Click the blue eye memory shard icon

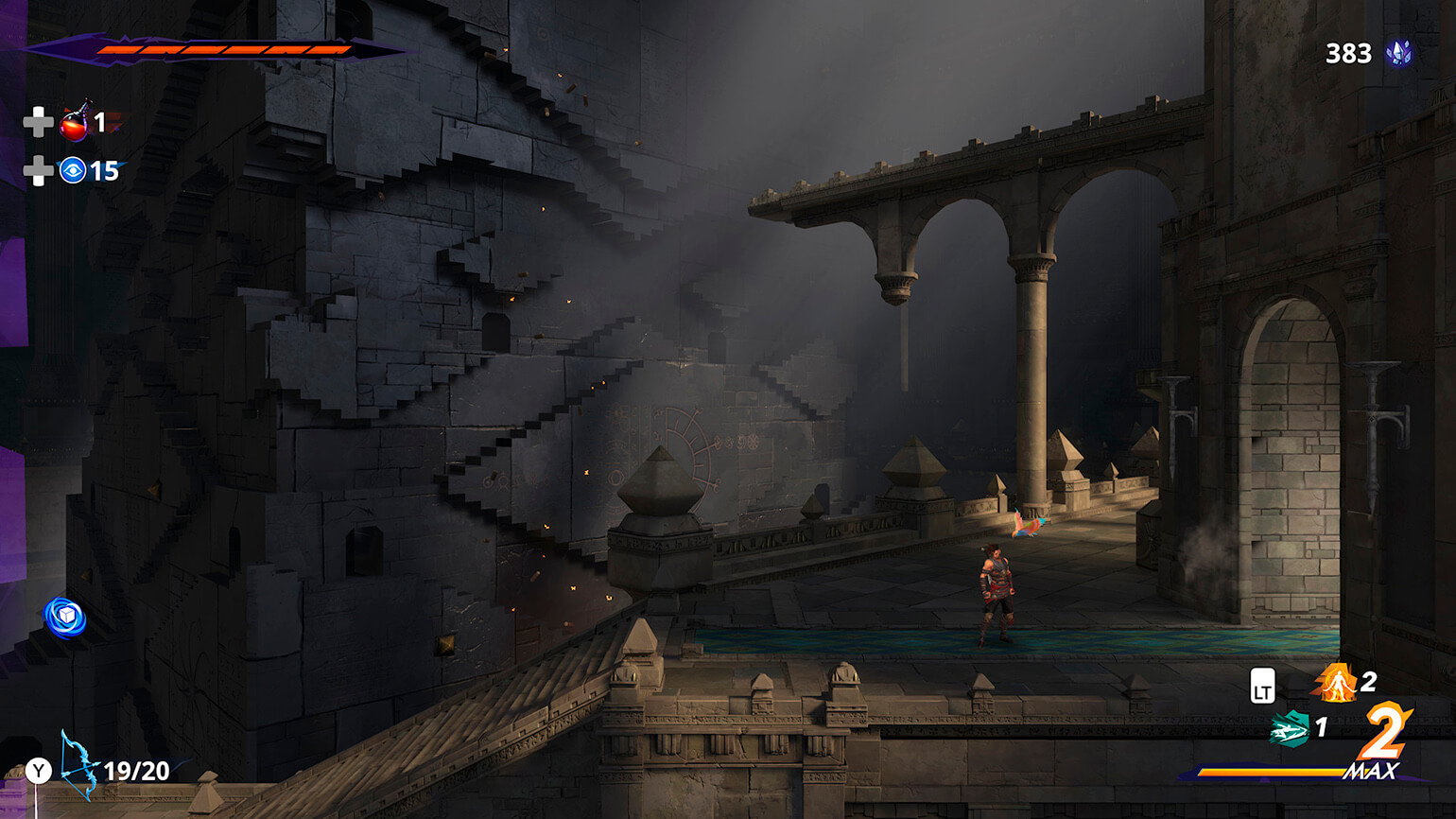click(73, 170)
